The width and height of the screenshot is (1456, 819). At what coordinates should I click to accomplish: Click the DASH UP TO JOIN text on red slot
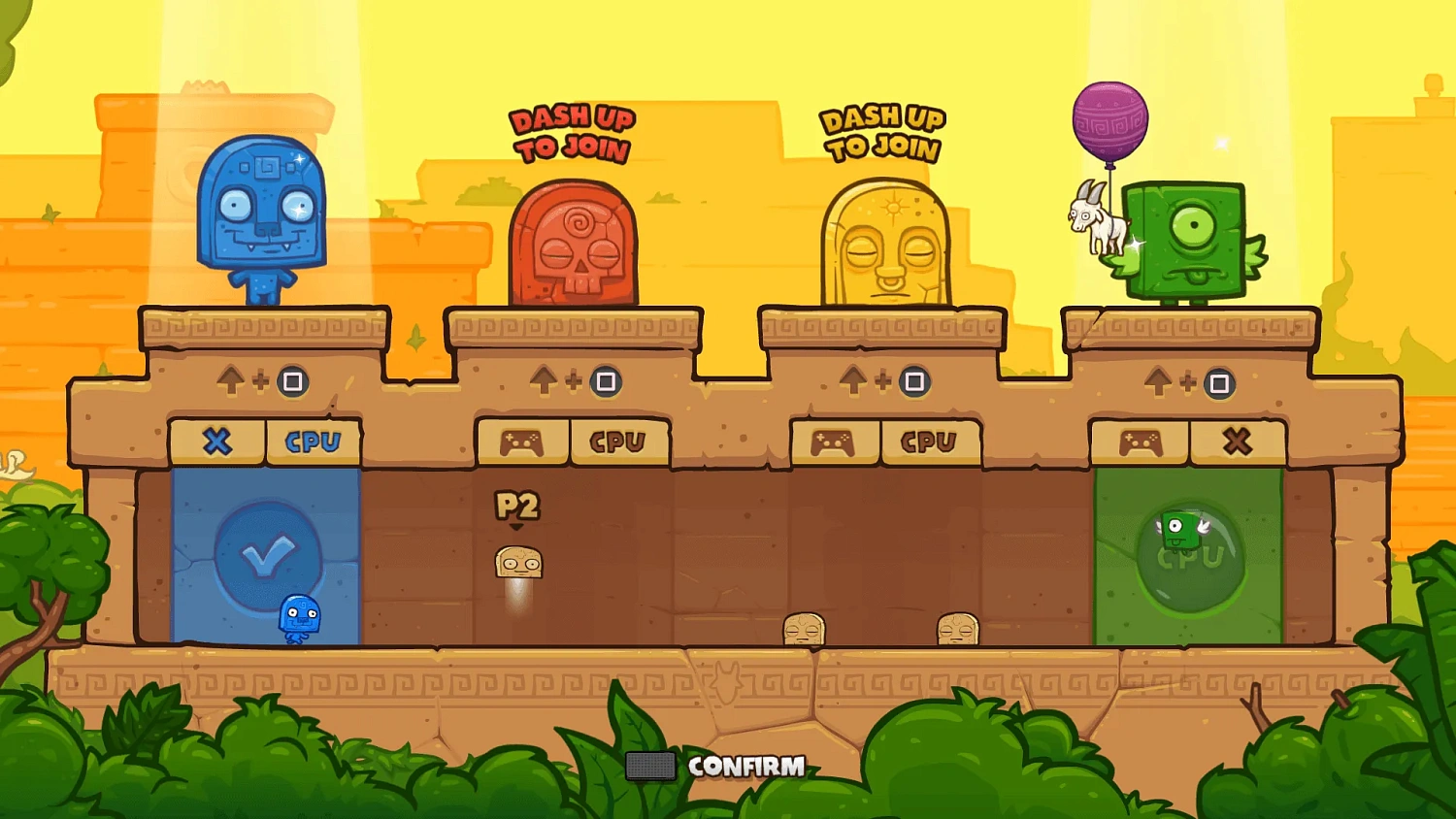(x=571, y=134)
